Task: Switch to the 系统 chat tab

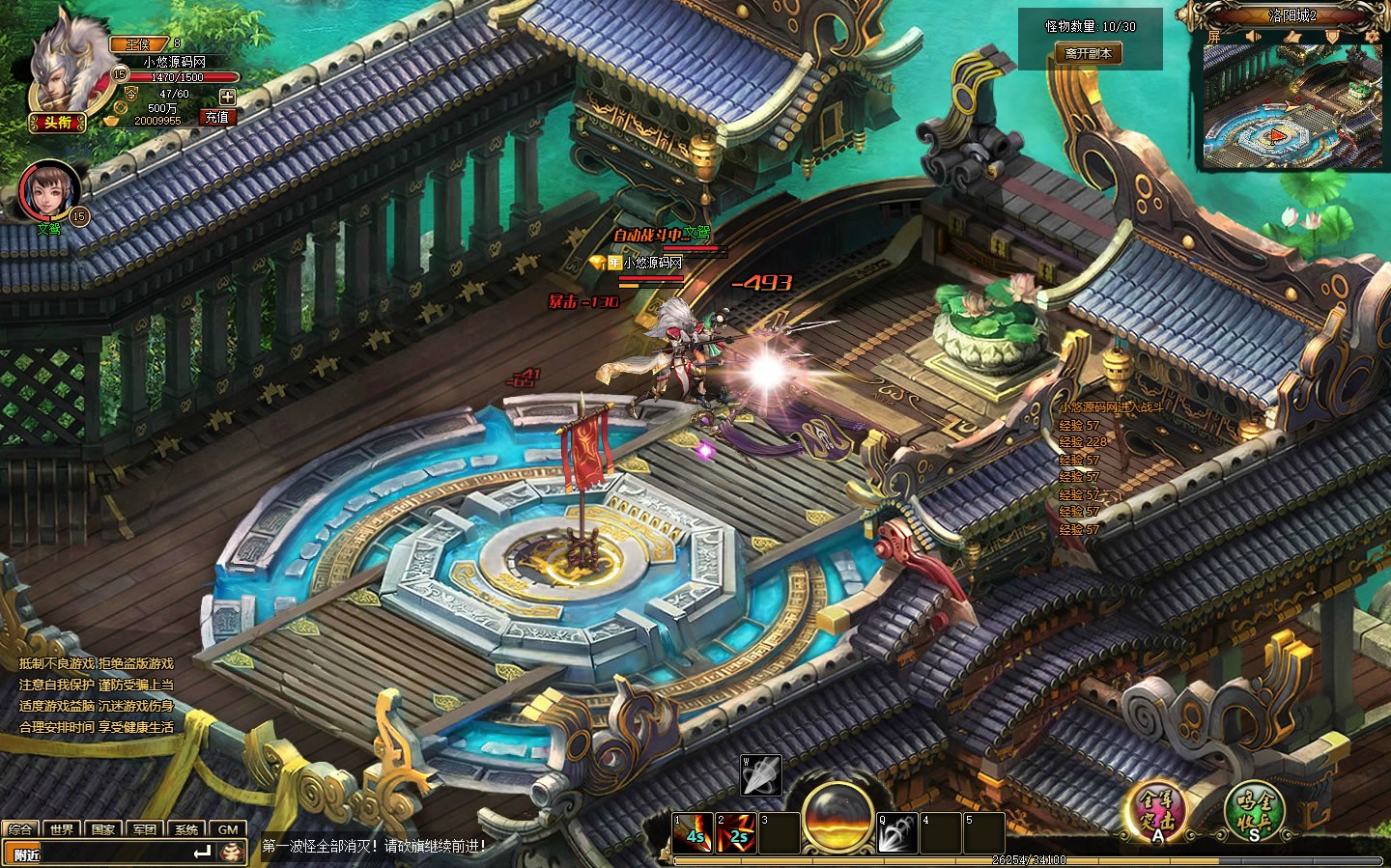Action: click(x=186, y=829)
